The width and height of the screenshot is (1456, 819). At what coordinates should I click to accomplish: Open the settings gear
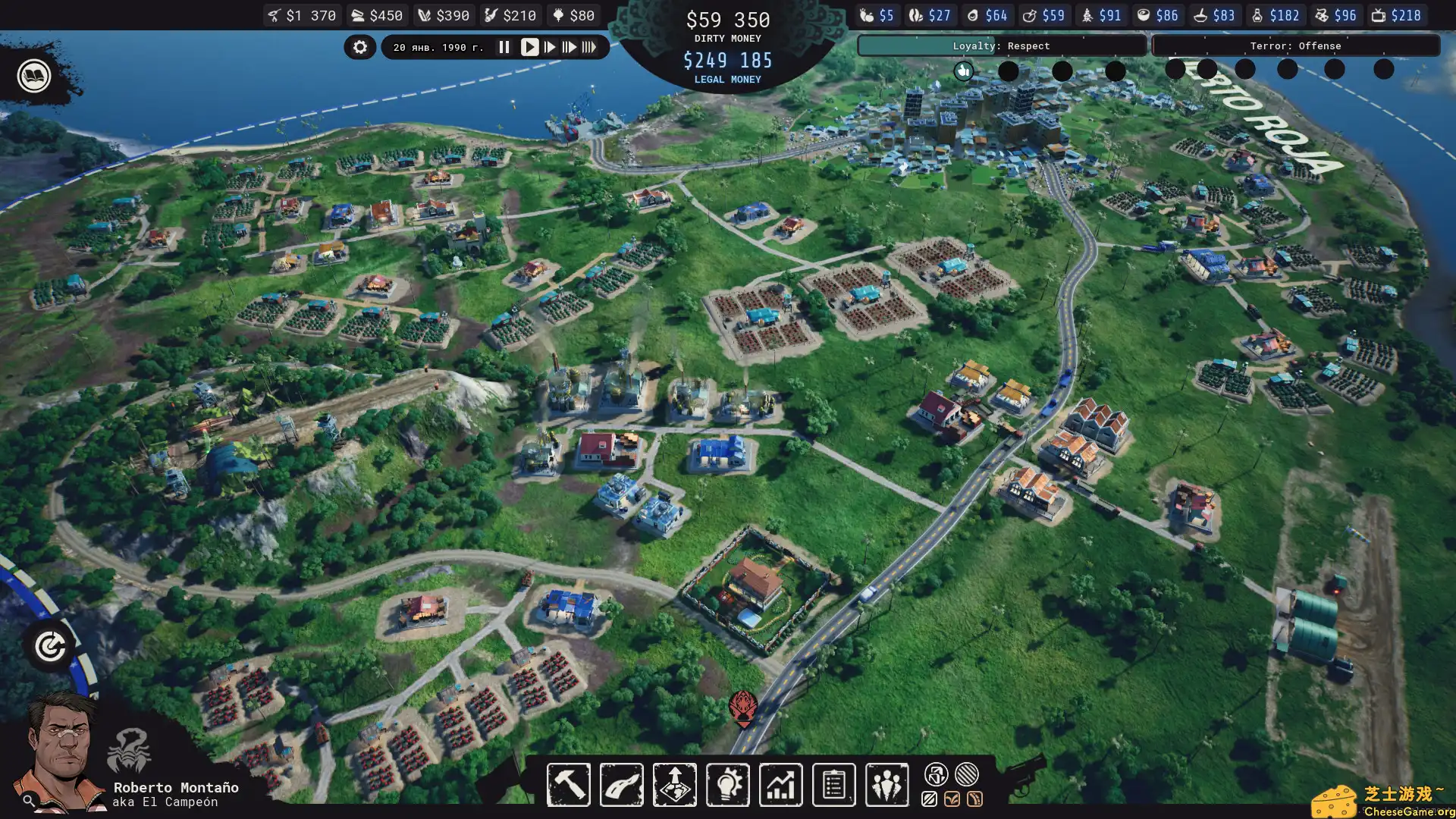(360, 46)
